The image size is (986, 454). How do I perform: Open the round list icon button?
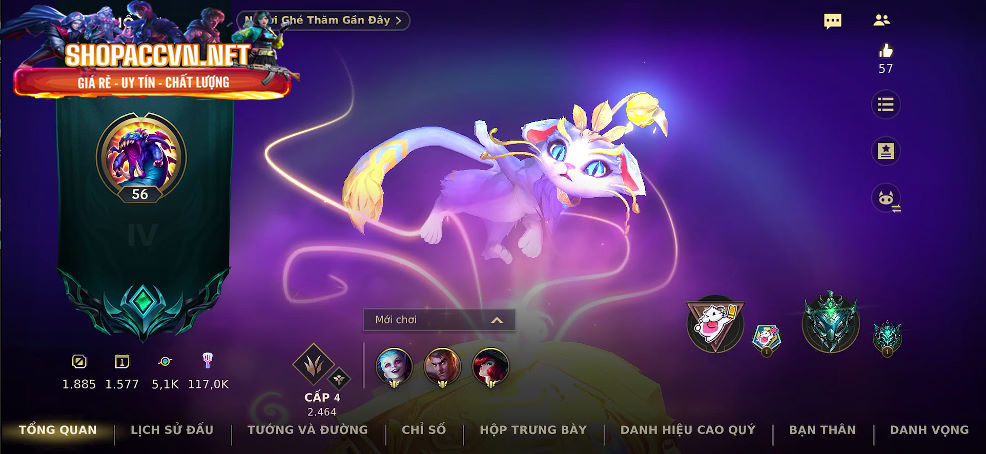(885, 104)
